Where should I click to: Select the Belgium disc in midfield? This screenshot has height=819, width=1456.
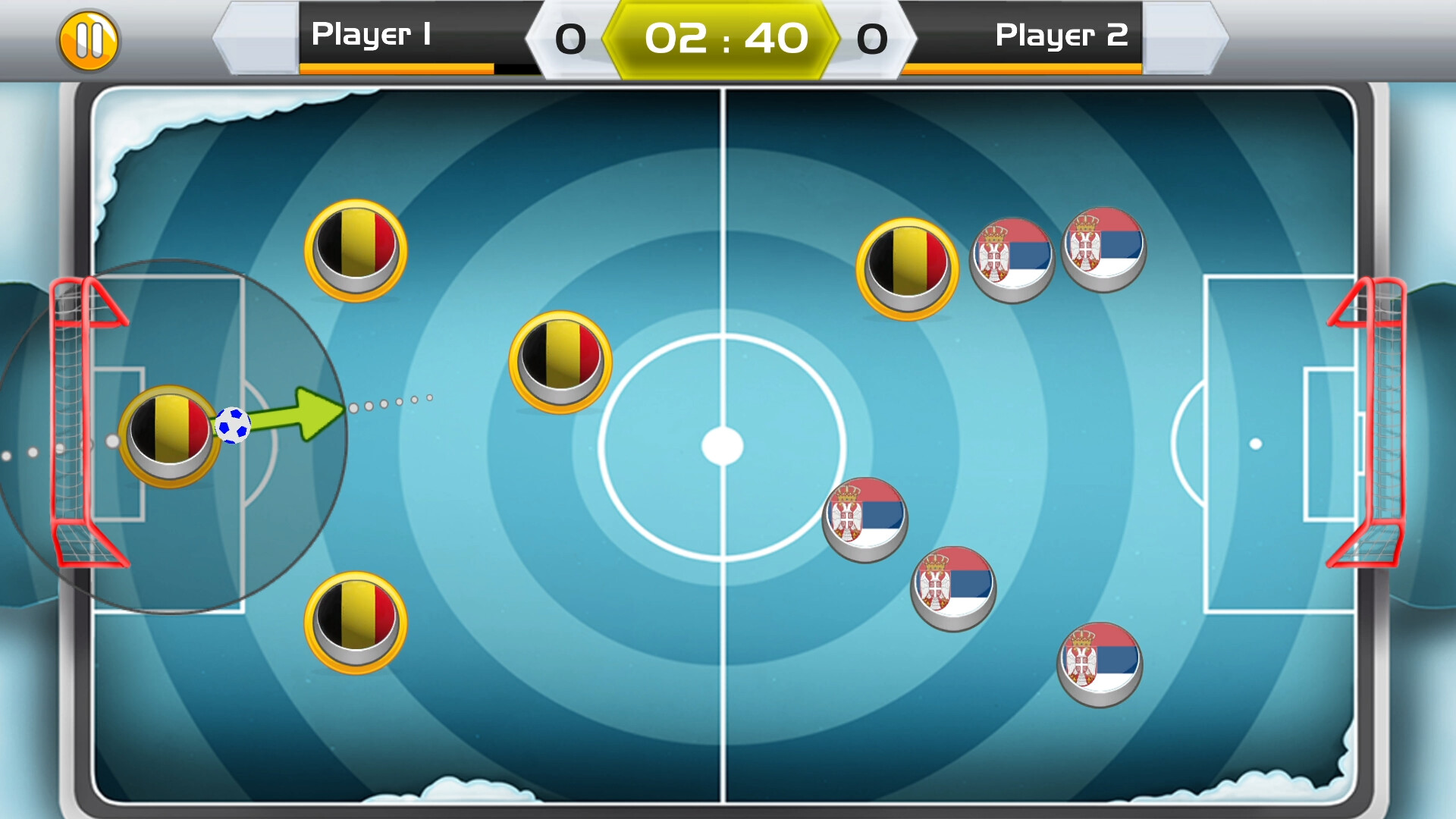pyautogui.click(x=560, y=362)
